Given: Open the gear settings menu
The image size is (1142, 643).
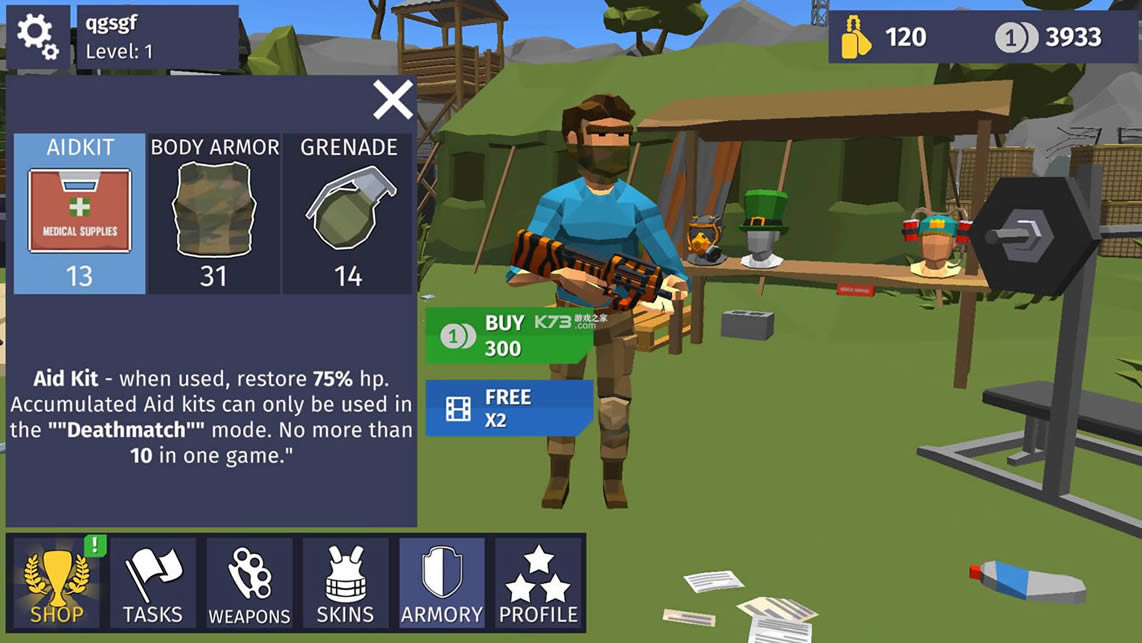Looking at the screenshot, I should [38, 37].
